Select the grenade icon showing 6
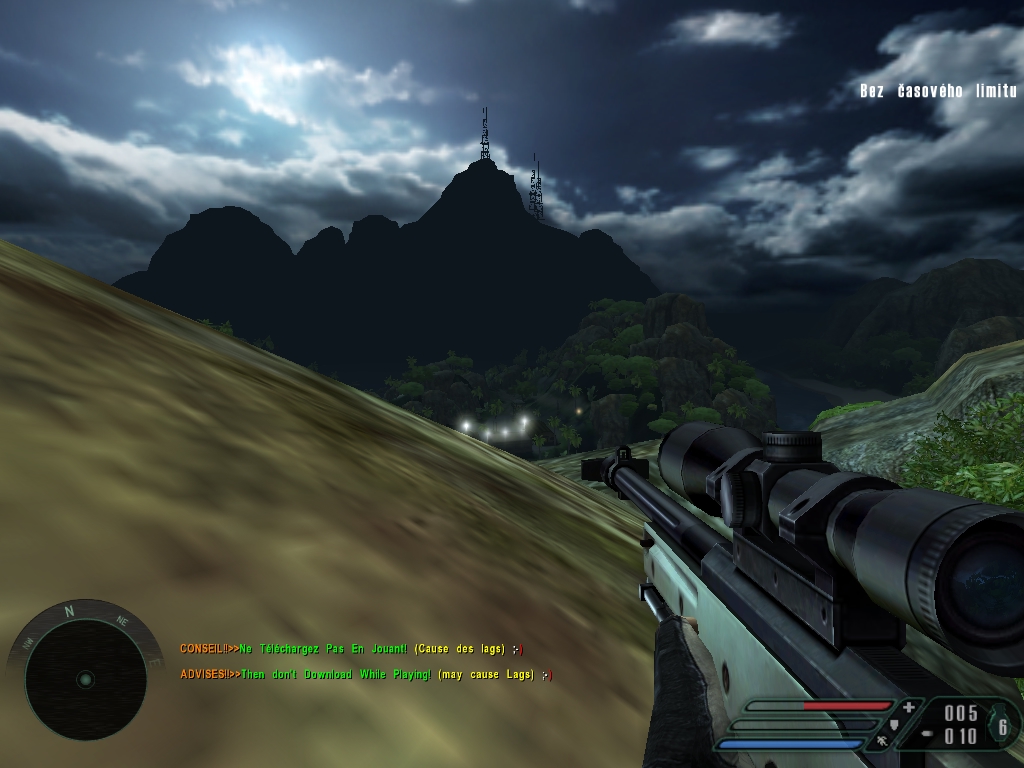This screenshot has height=768, width=1024. pos(1002,724)
